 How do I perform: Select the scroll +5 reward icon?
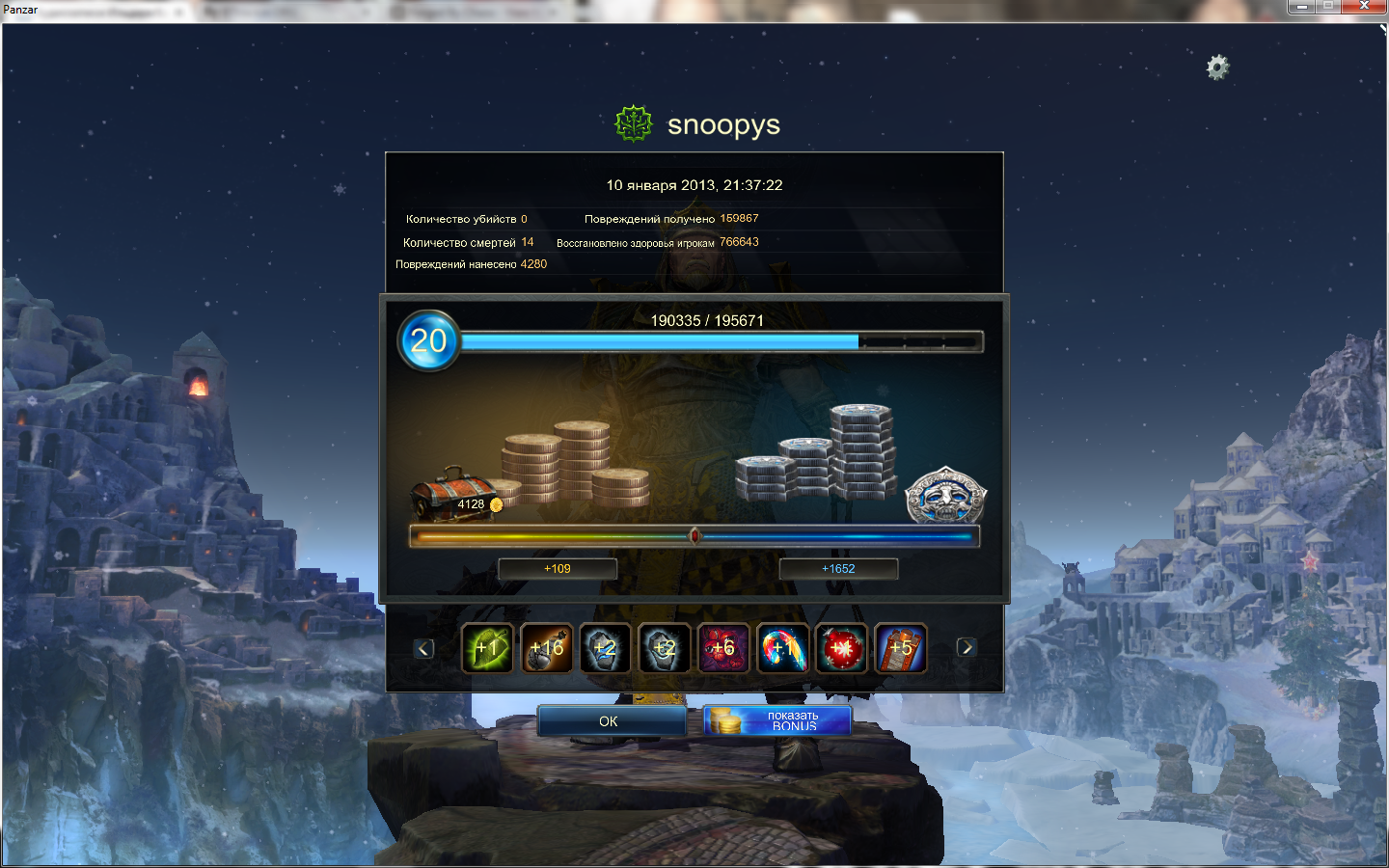point(900,647)
